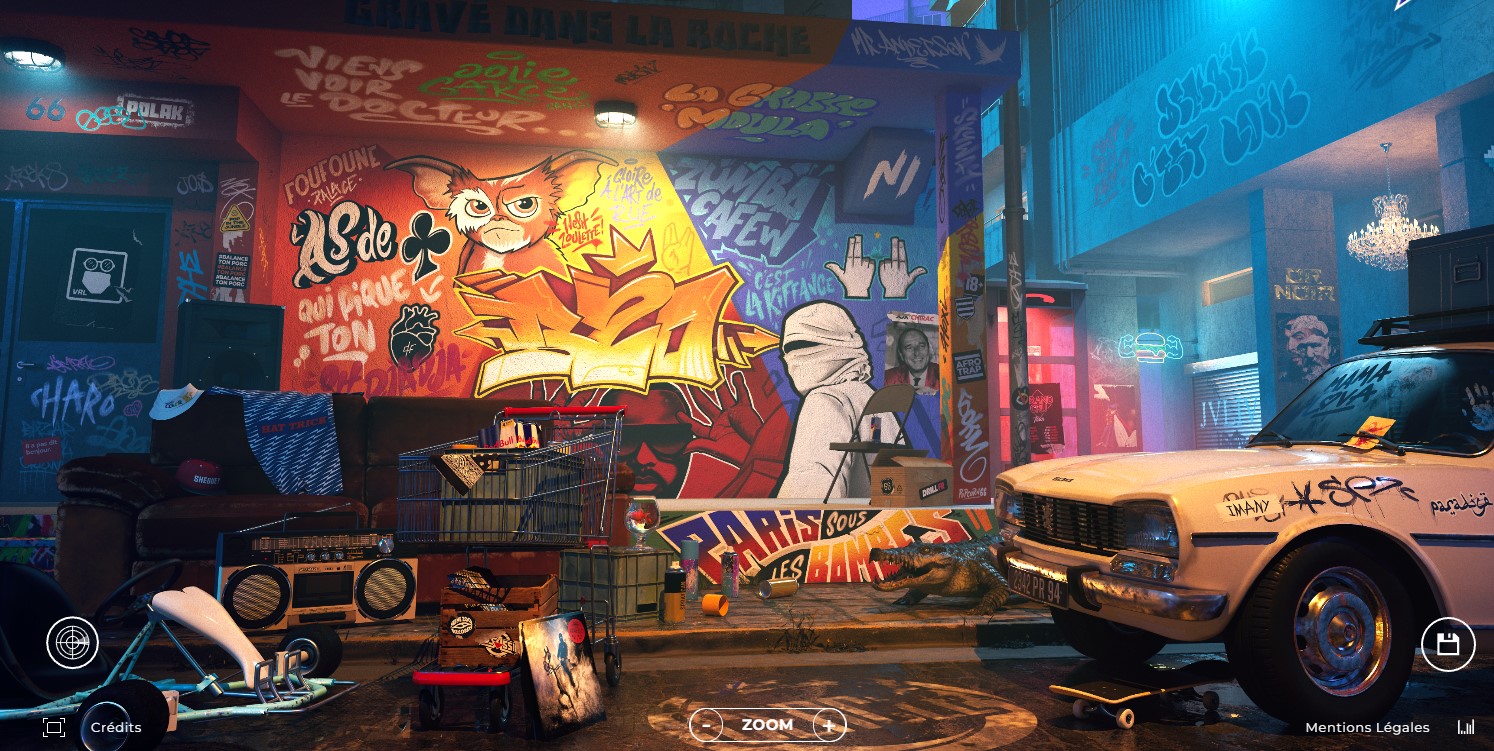
Task: Zoom in with the plus button
Action: 829,725
